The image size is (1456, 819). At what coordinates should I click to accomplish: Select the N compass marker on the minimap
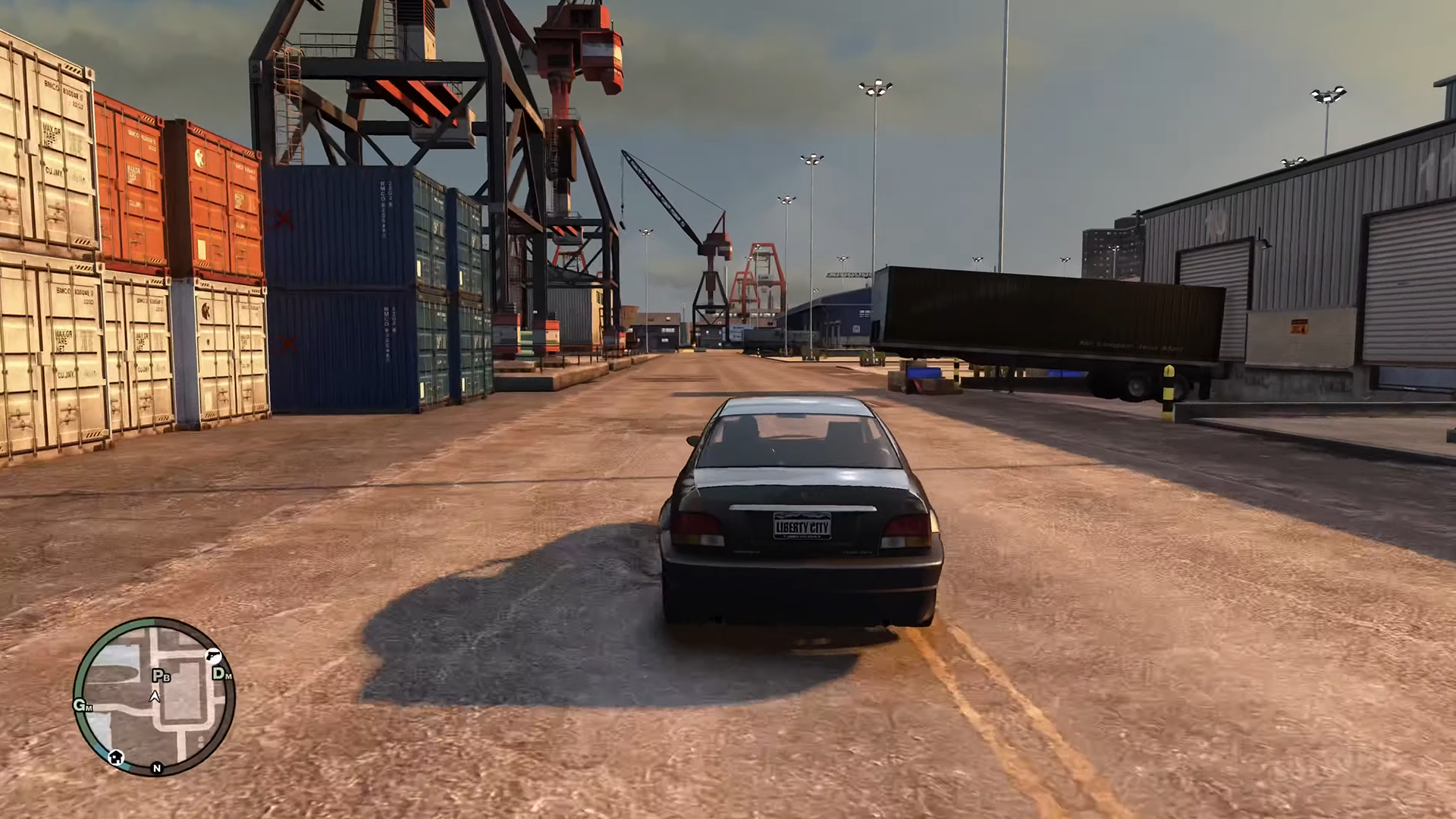(x=157, y=768)
